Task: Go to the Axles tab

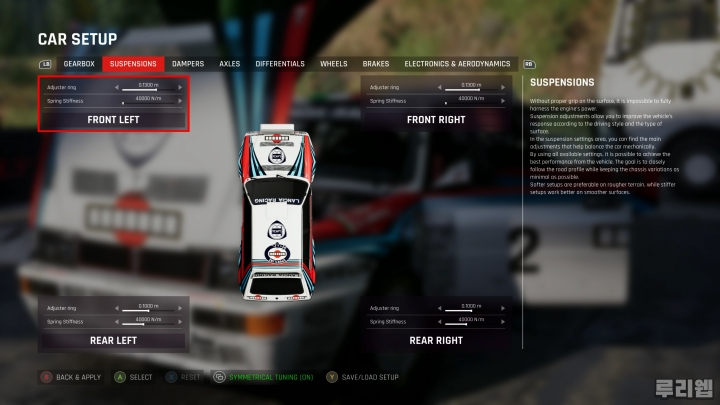Action: (x=230, y=64)
